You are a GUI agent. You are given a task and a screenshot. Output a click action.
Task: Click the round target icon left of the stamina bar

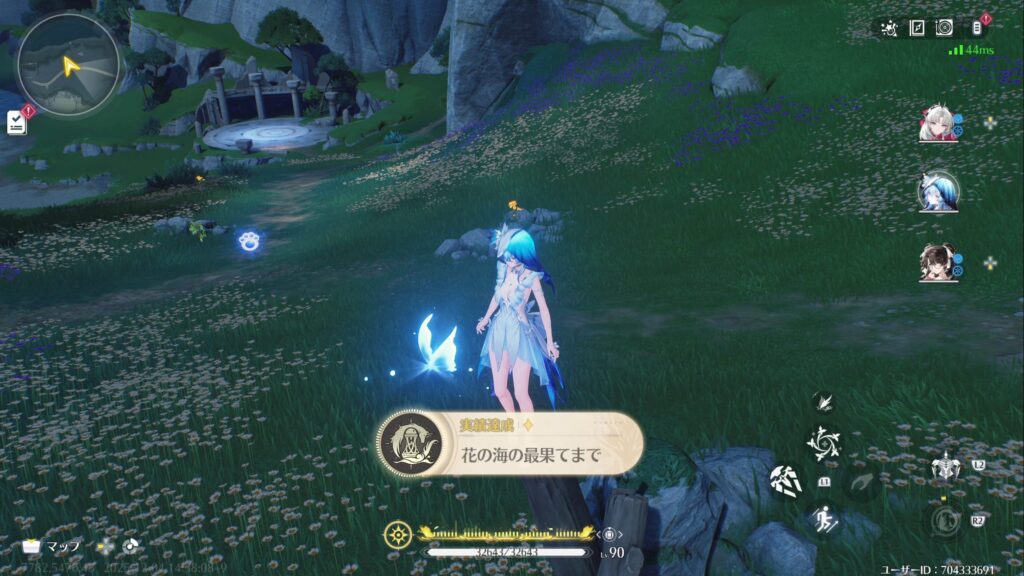tap(398, 534)
